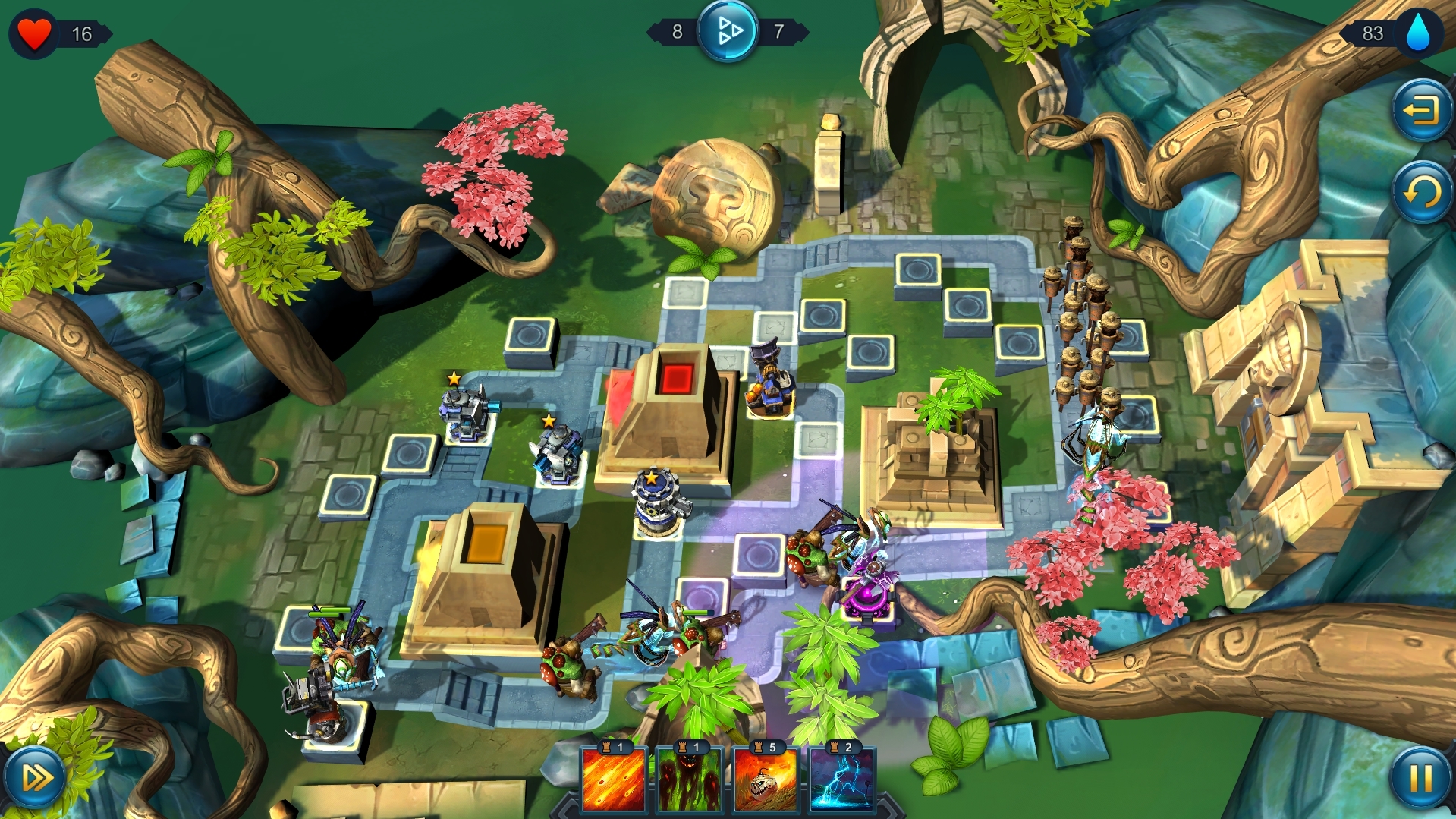
Task: Click the heart counter showing 16 lives
Action: 34,31
